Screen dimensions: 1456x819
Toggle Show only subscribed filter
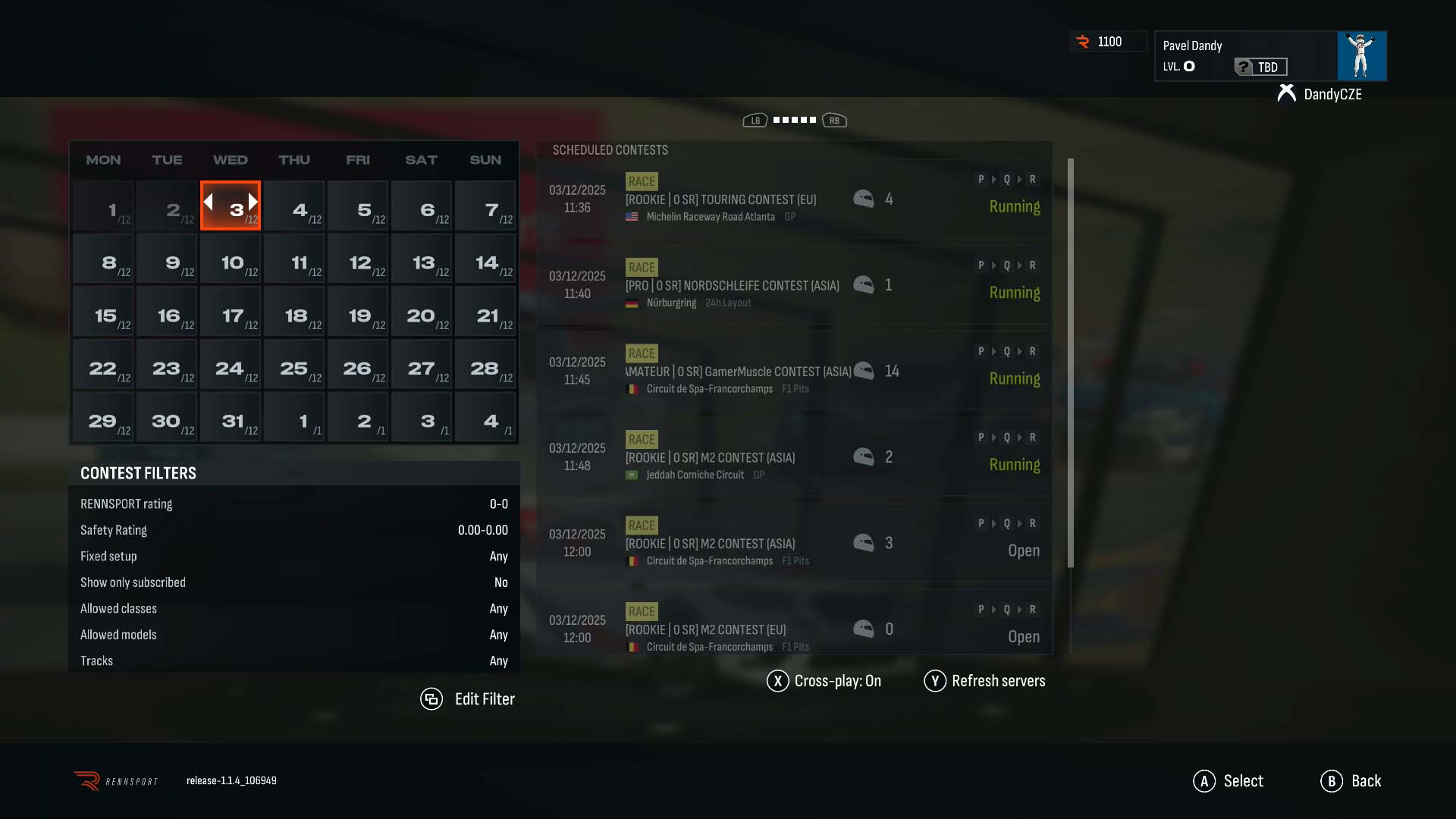pyautogui.click(x=294, y=582)
